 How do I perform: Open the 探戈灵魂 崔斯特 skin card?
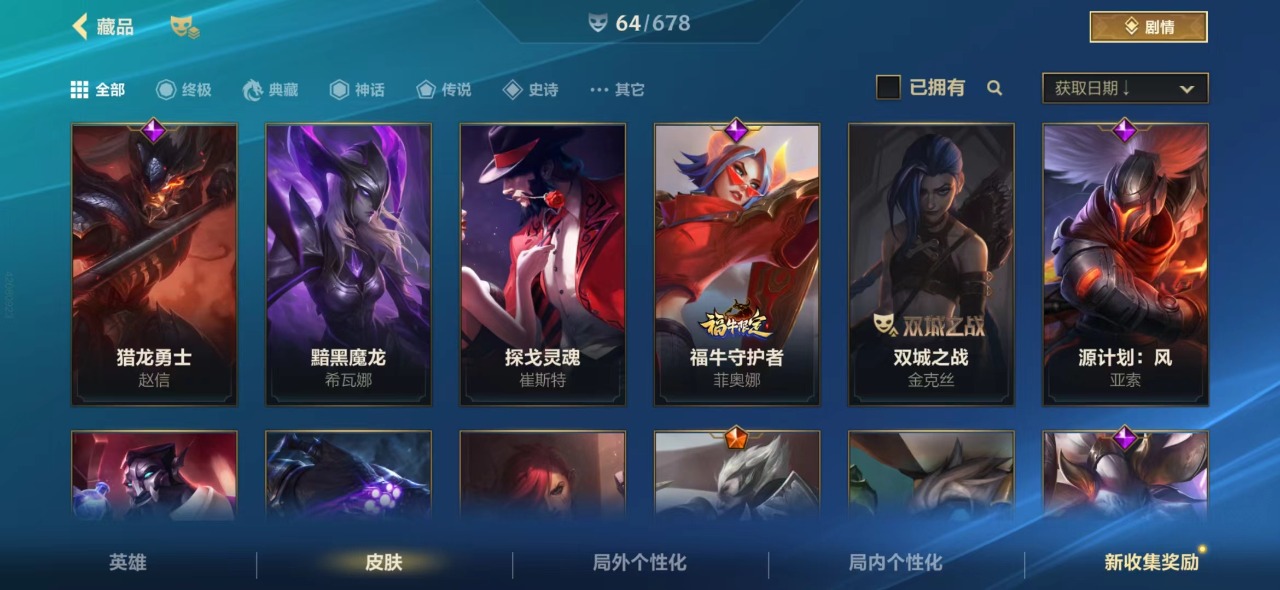point(543,265)
